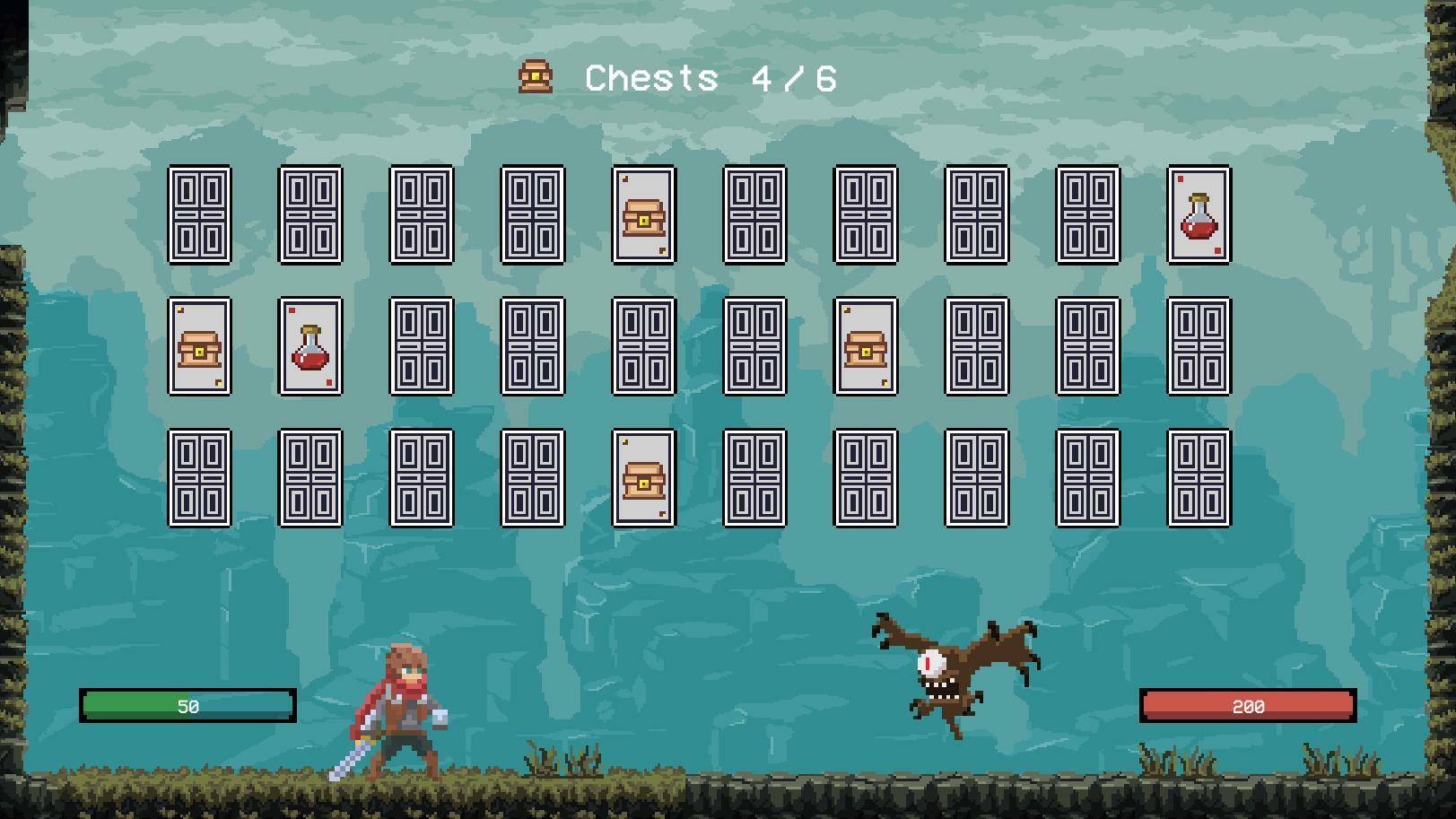This screenshot has width=1456, height=819.
Task: Flip the face-down card right of the middle potion
Action: pyautogui.click(x=423, y=349)
